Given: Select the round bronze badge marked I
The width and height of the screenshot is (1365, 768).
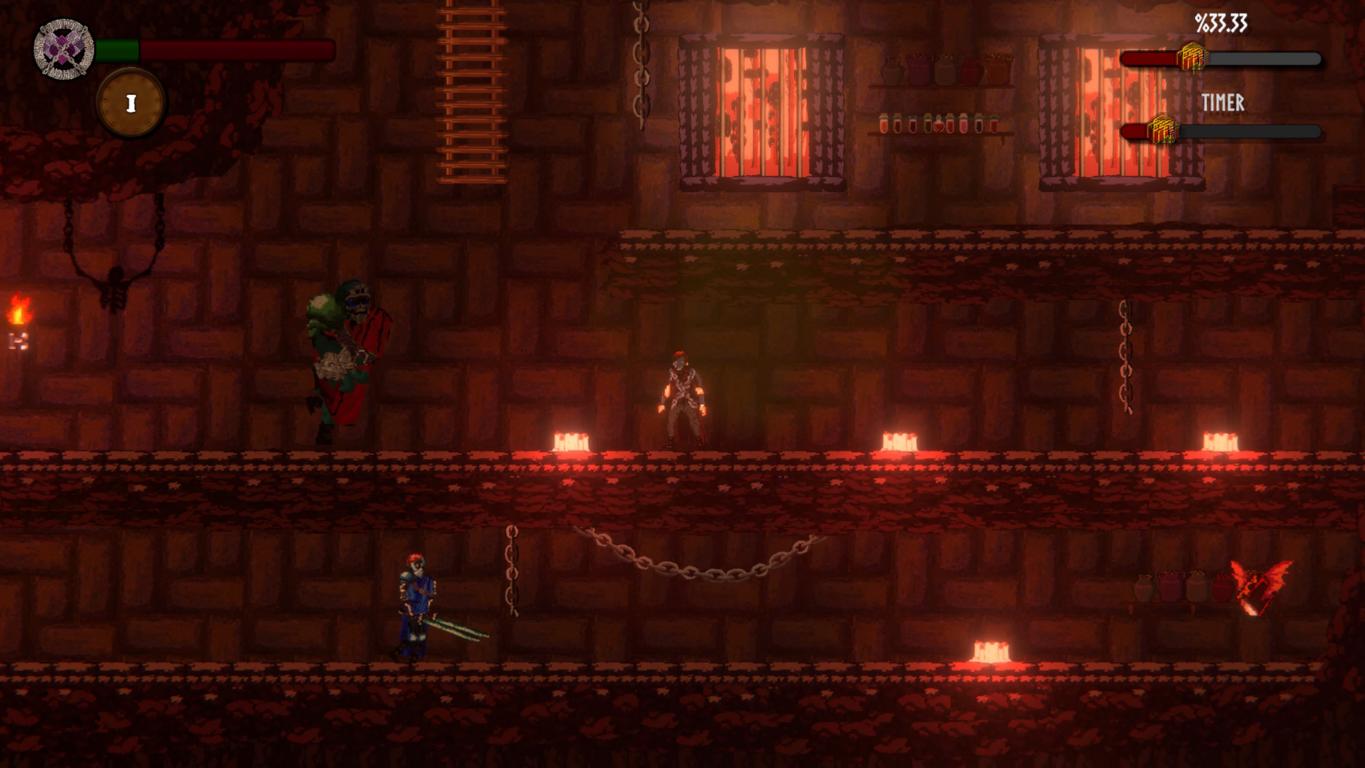Looking at the screenshot, I should pos(131,103).
